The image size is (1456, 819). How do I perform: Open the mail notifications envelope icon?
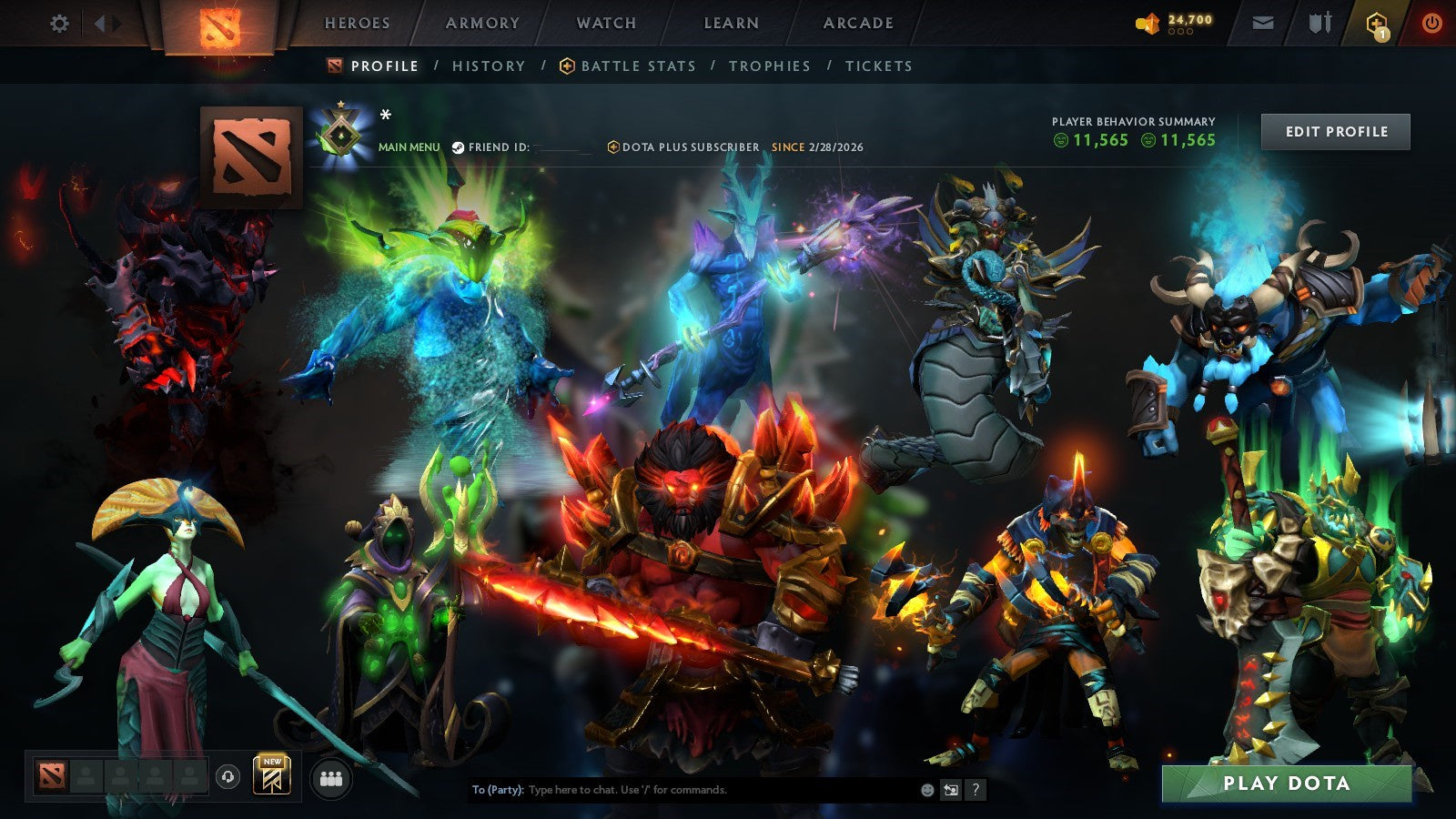[x=1261, y=24]
